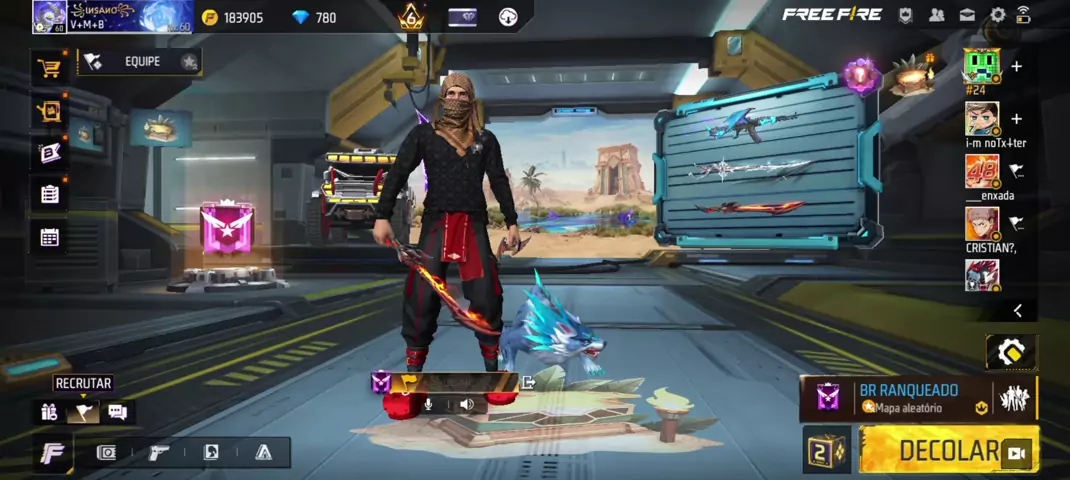
Task: Start the match with the DECOLAR button
Action: [948, 450]
